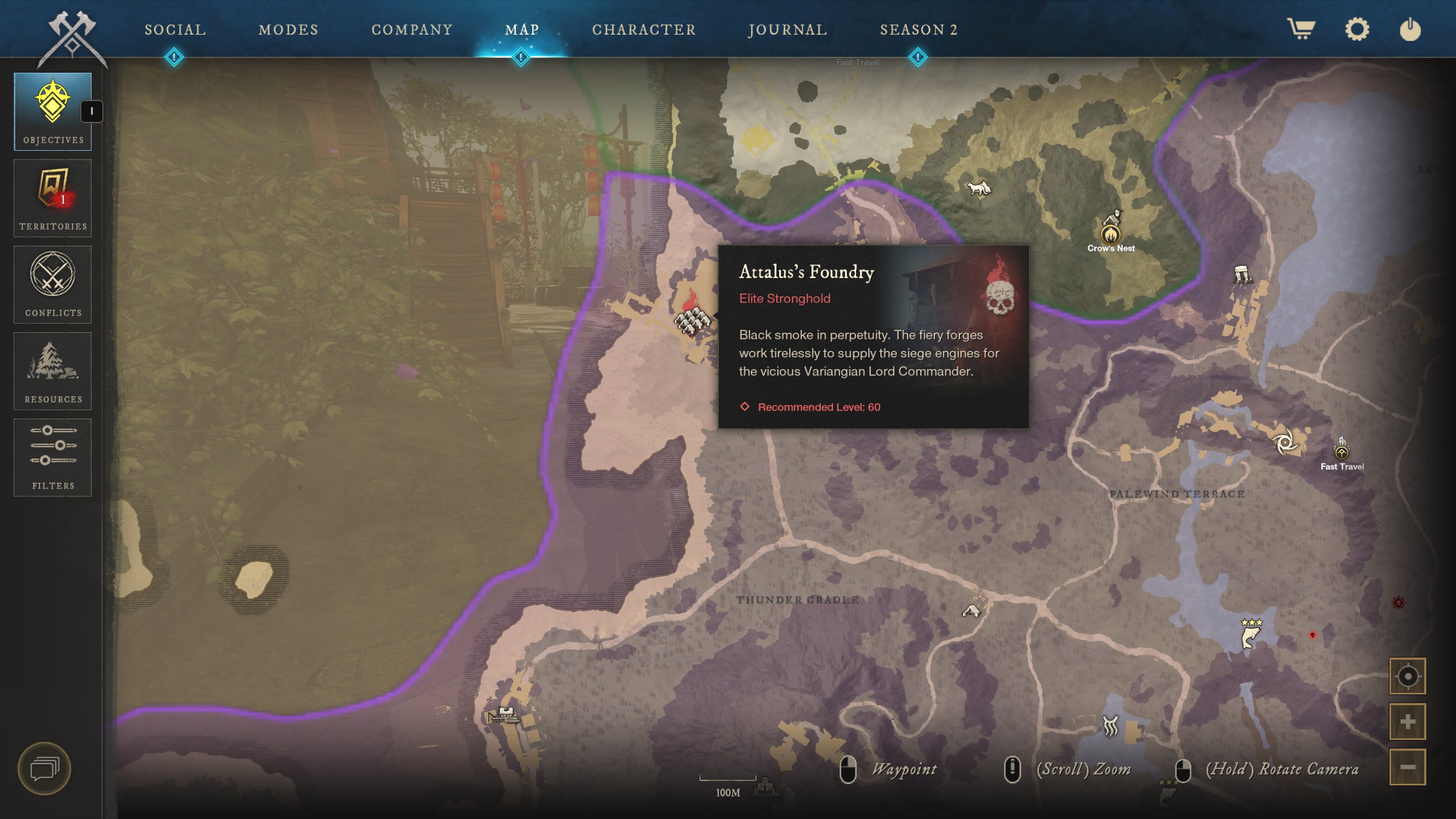Expand the Season 2 alert marker
This screenshot has width=1456, height=819.
pos(917,56)
